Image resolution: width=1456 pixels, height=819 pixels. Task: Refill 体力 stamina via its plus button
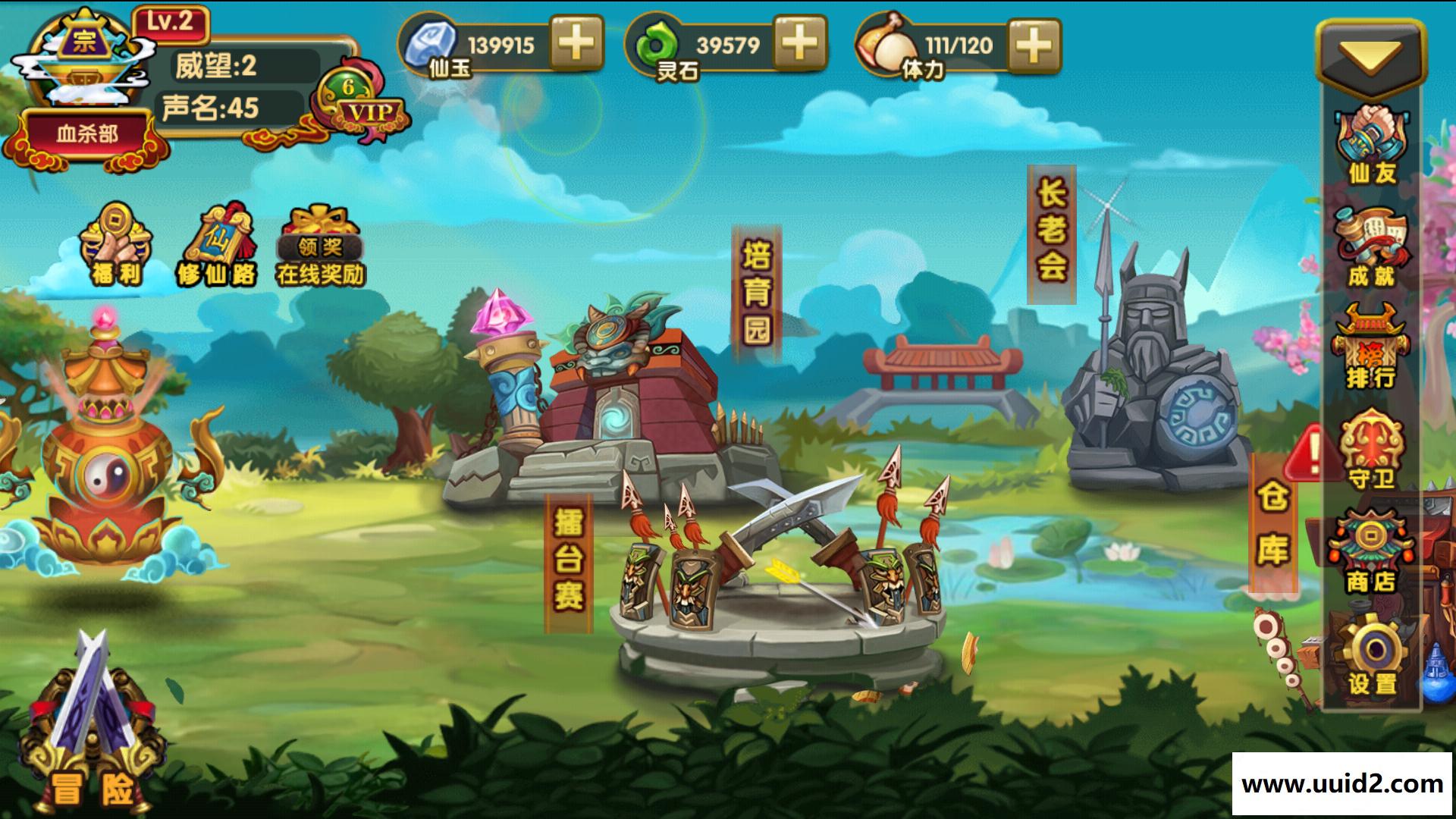(x=1033, y=45)
